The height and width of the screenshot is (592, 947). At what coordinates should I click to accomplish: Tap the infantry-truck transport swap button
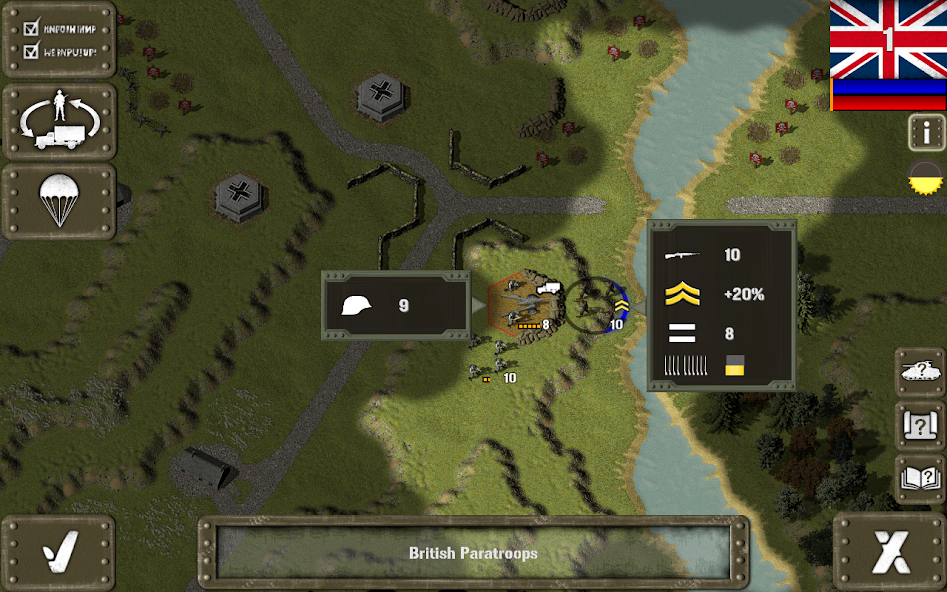click(59, 120)
